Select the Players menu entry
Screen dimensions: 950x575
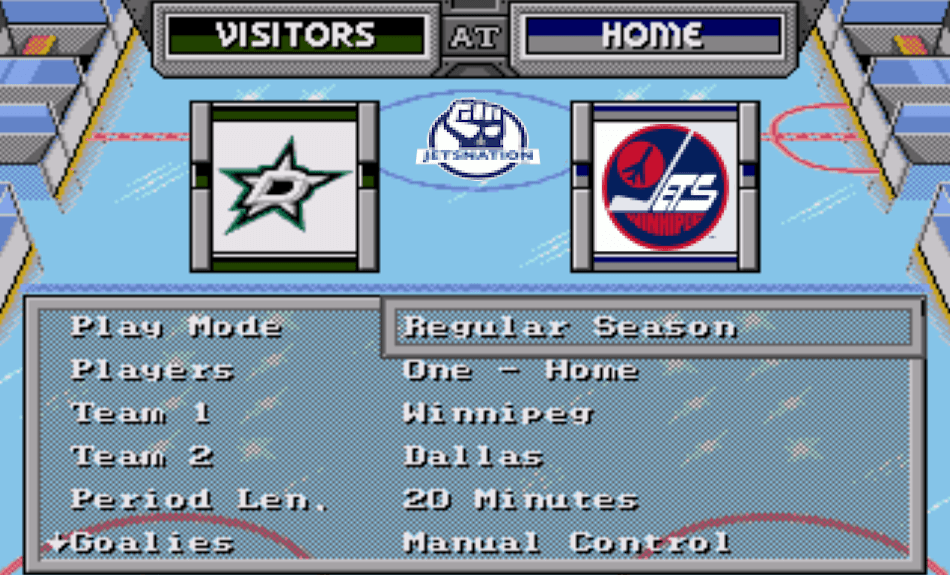tap(152, 370)
